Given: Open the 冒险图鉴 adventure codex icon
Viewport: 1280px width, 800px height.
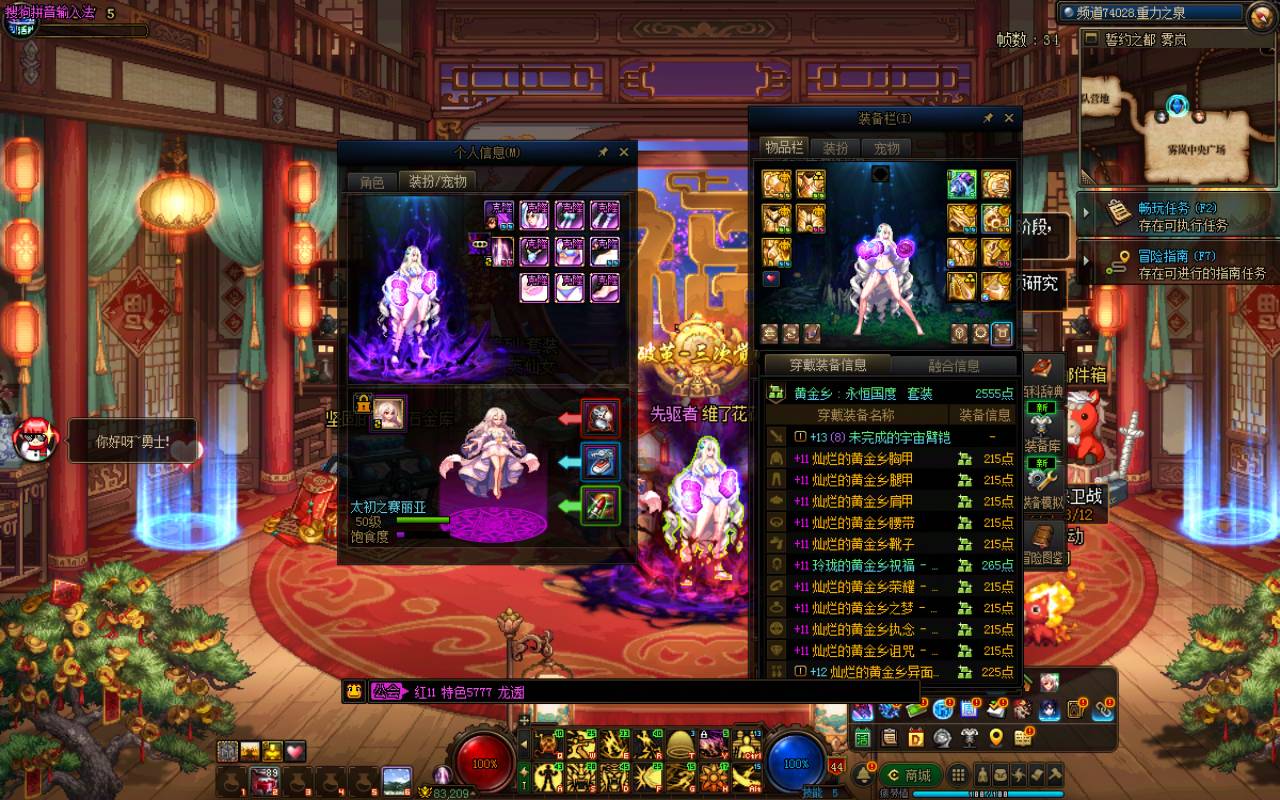Looking at the screenshot, I should coord(1041,546).
